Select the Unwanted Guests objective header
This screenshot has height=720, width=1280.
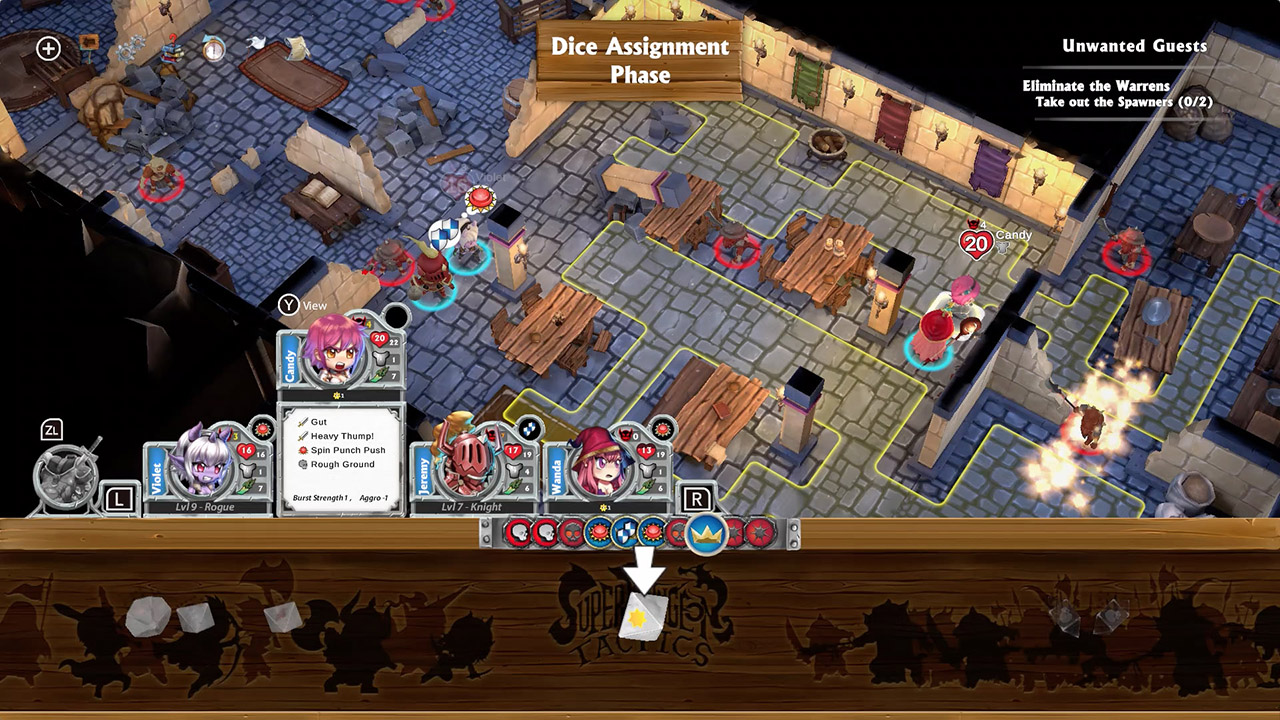point(1133,46)
